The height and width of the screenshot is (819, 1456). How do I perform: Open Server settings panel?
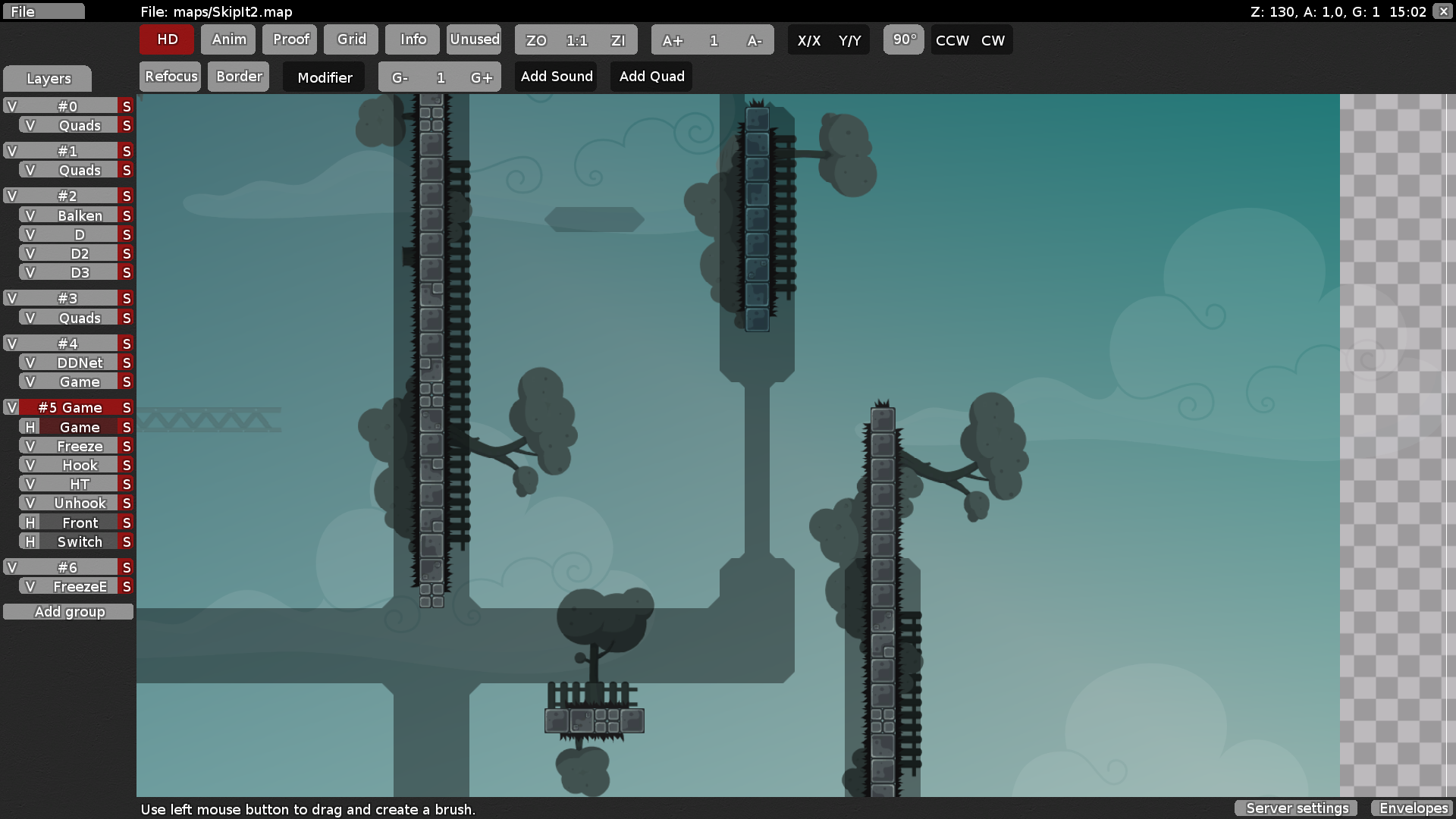click(x=1298, y=808)
